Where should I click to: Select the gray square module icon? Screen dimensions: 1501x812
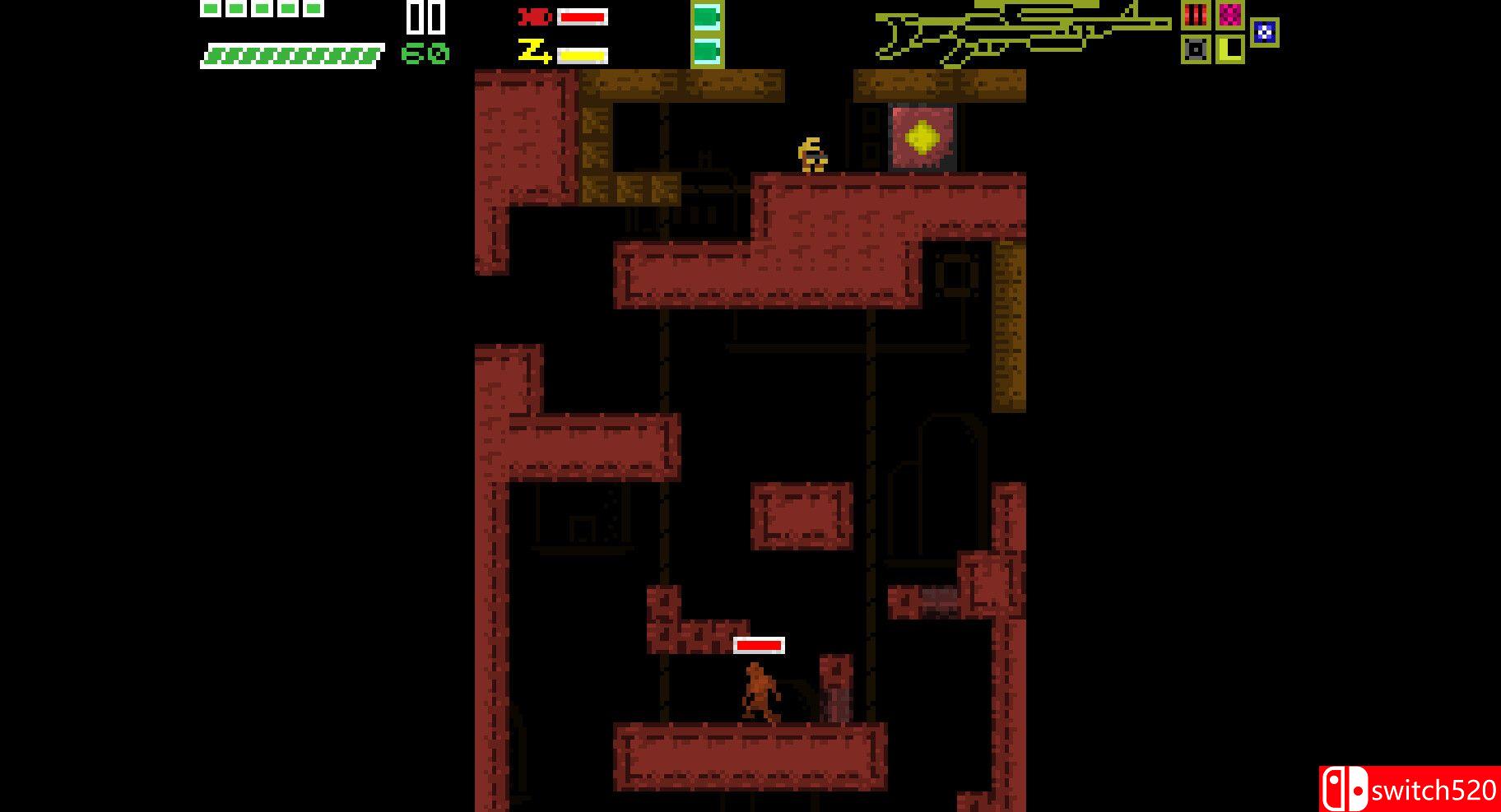click(1196, 49)
